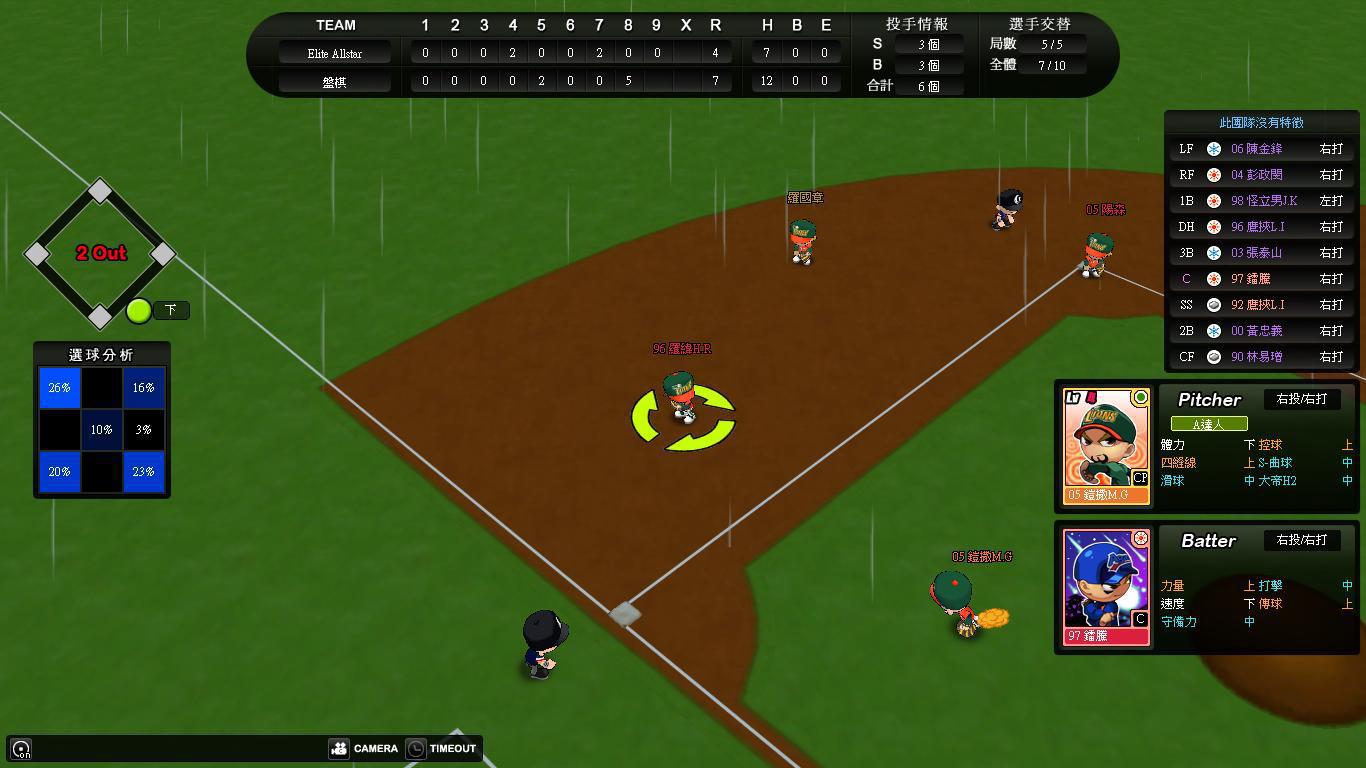Open the Batter portrait card

(x=1106, y=587)
